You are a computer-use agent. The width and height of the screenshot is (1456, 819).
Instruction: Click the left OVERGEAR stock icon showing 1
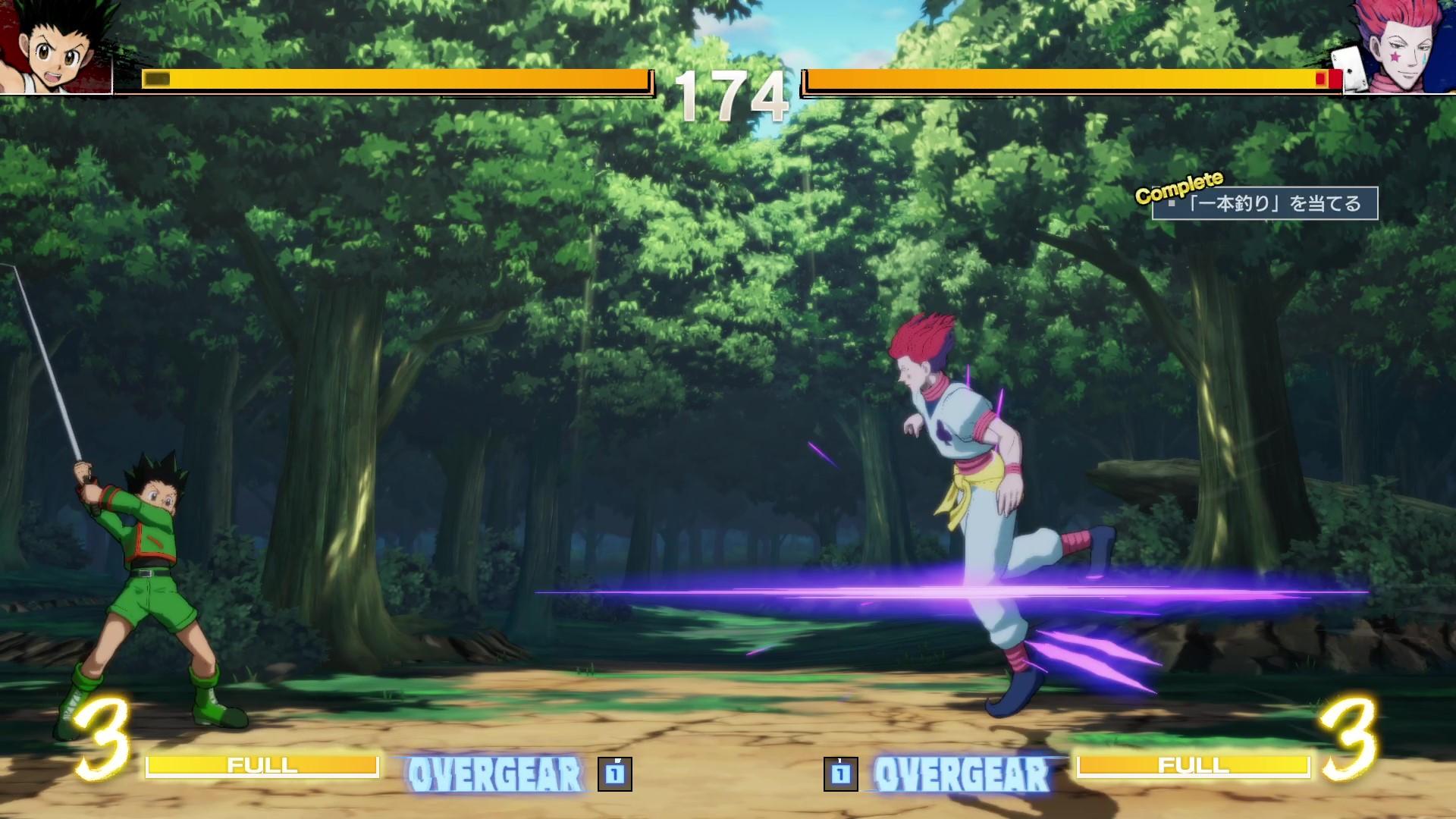[613, 776]
